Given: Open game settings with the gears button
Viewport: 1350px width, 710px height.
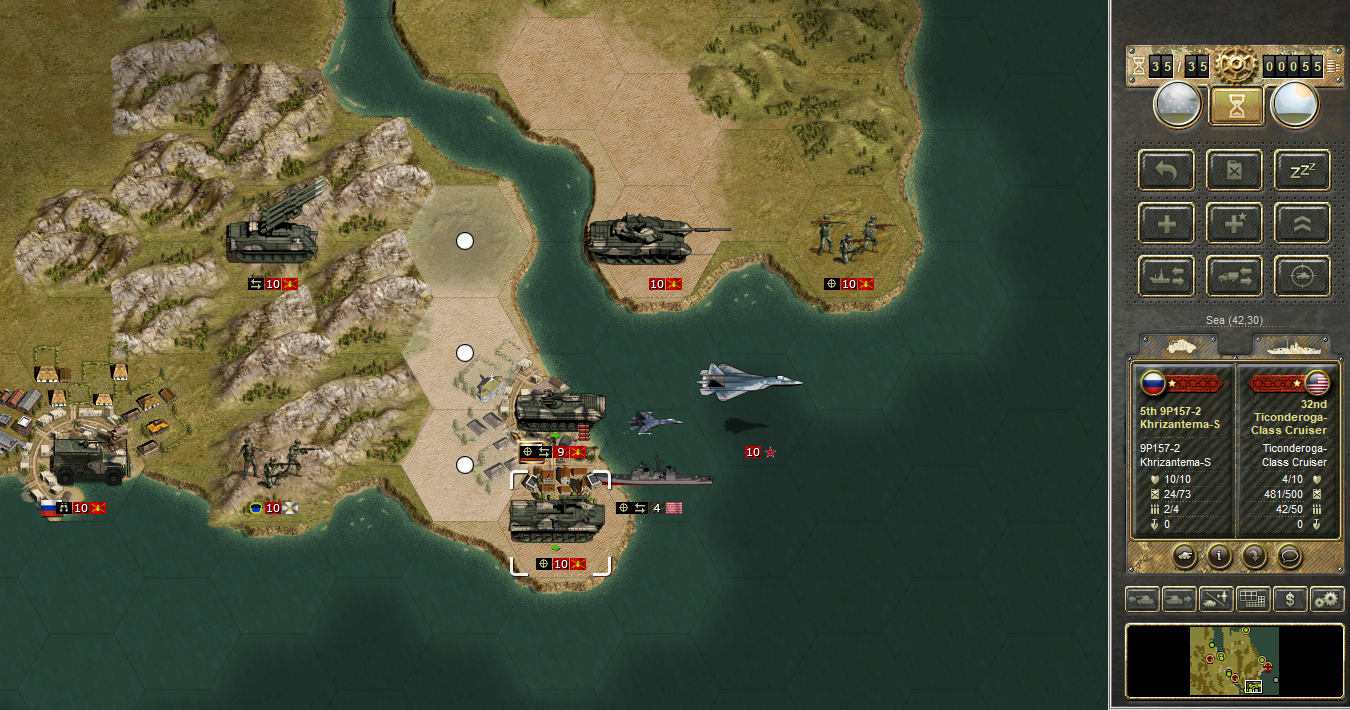Looking at the screenshot, I should pyautogui.click(x=1327, y=600).
